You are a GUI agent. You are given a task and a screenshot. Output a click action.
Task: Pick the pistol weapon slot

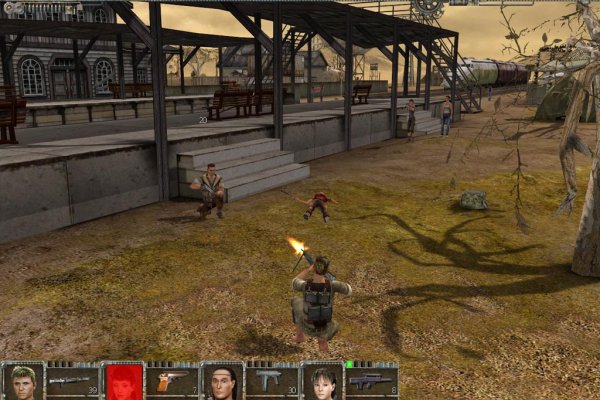click(172, 382)
